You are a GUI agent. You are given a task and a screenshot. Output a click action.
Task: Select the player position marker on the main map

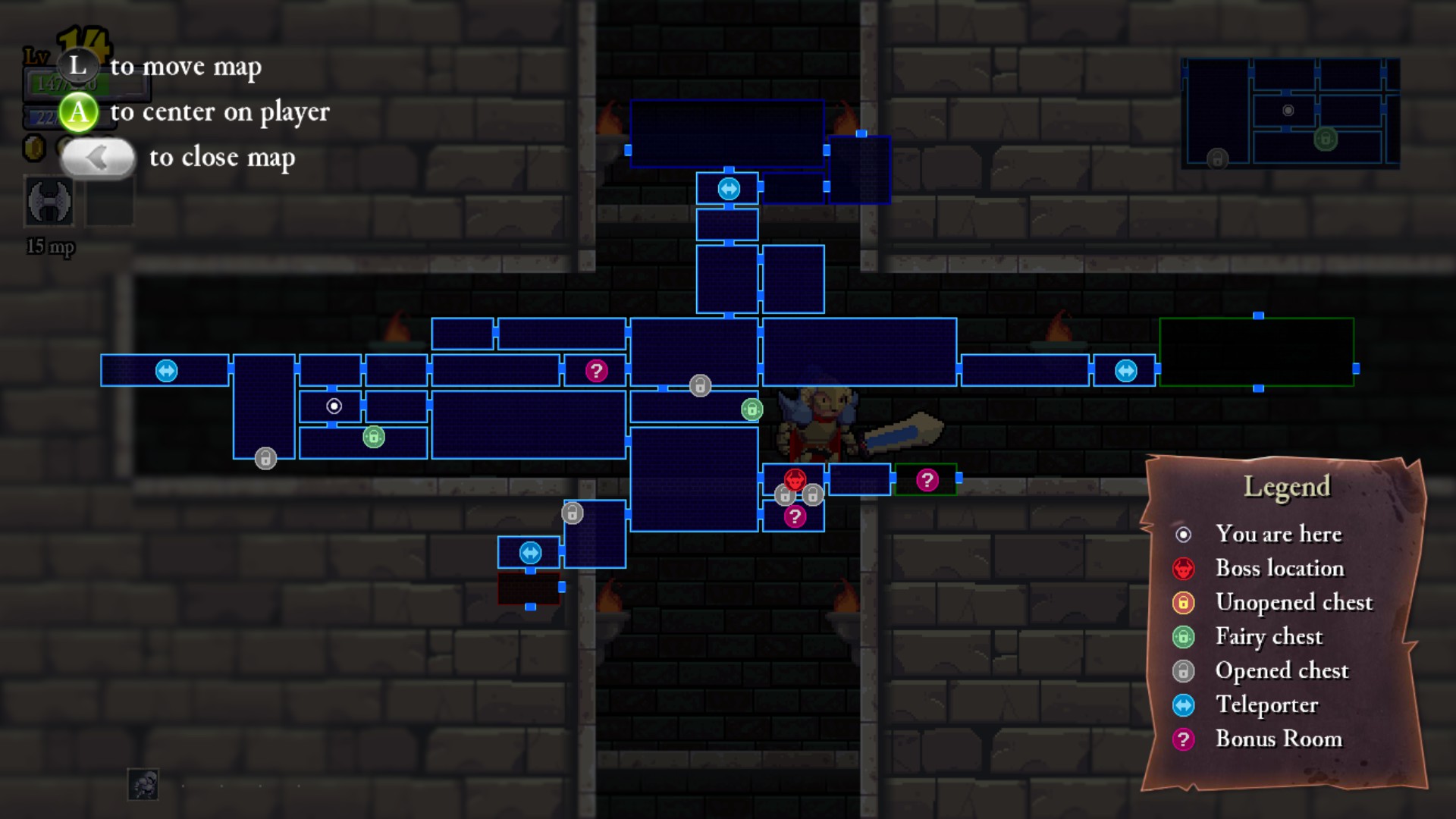click(334, 406)
